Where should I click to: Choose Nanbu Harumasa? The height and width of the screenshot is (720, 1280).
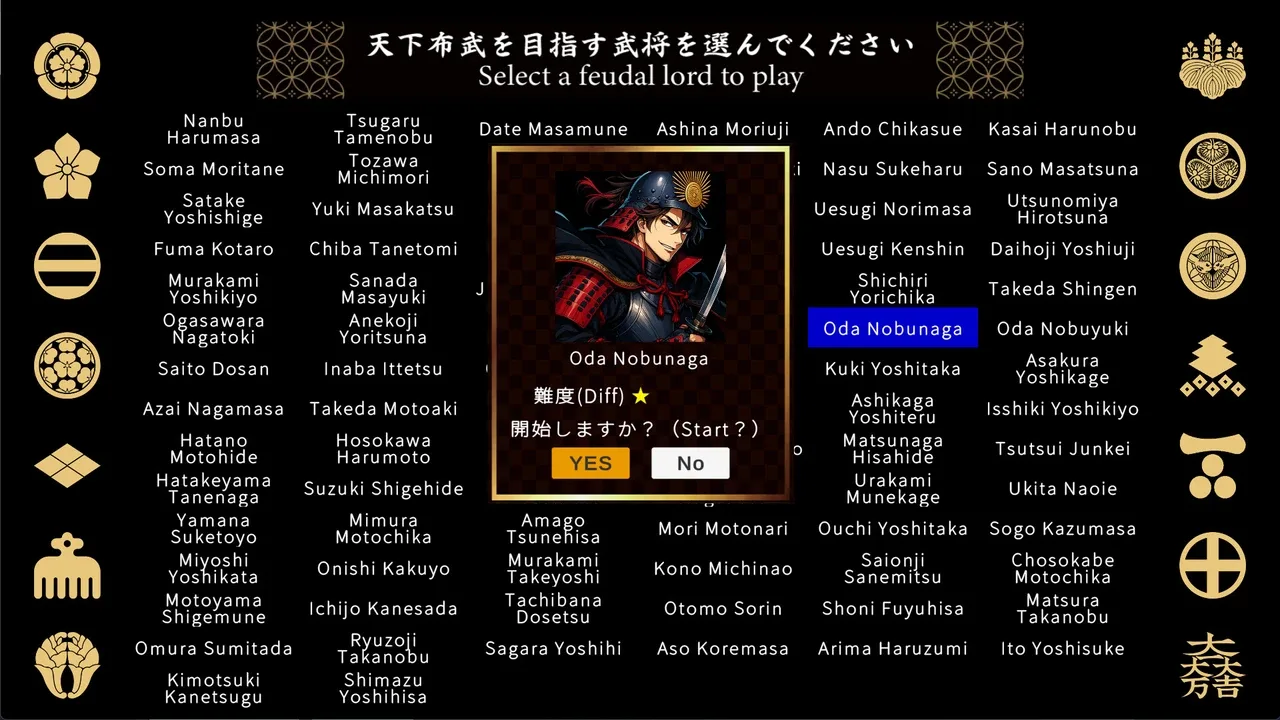click(x=213, y=129)
